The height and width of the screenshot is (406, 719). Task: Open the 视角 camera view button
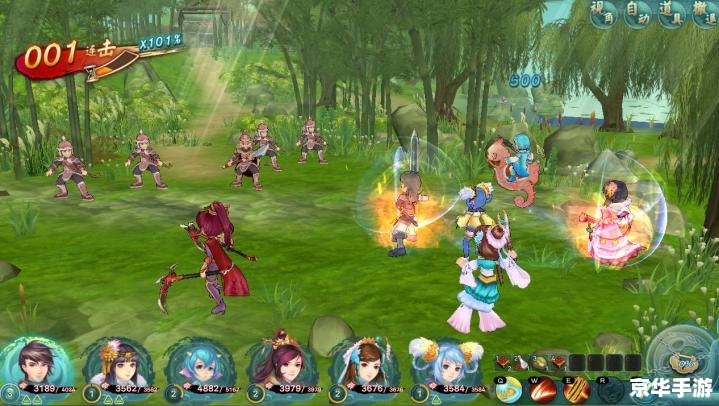[603, 15]
